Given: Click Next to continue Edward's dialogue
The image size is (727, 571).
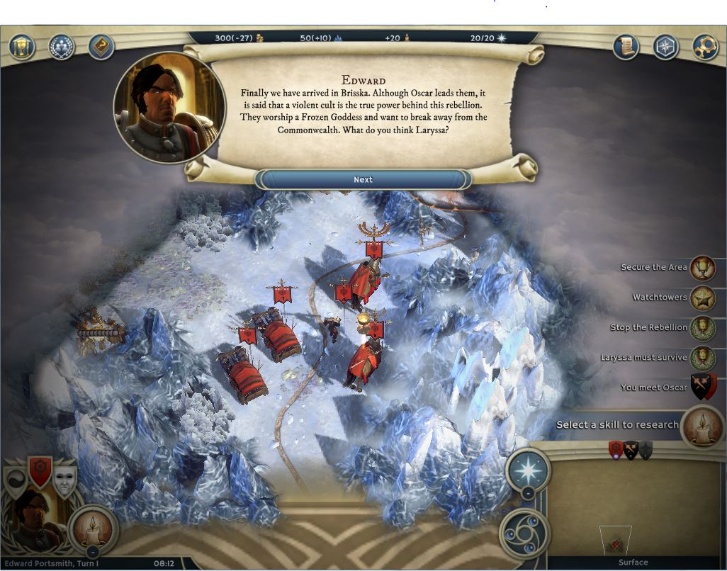Looking at the screenshot, I should [x=363, y=180].
